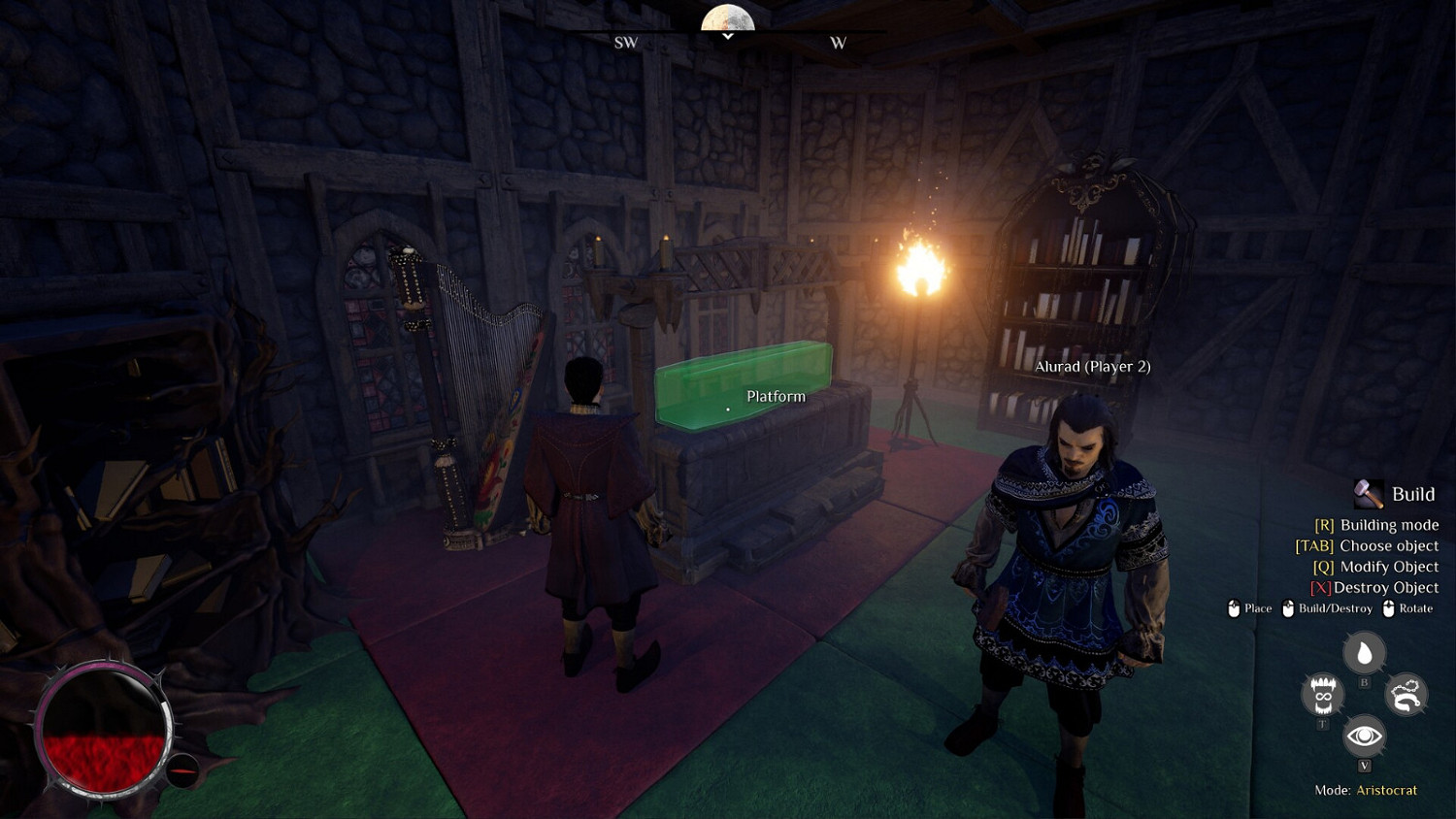Toggle Modify Object with the [Q] option
1456x819 pixels.
click(x=1379, y=566)
